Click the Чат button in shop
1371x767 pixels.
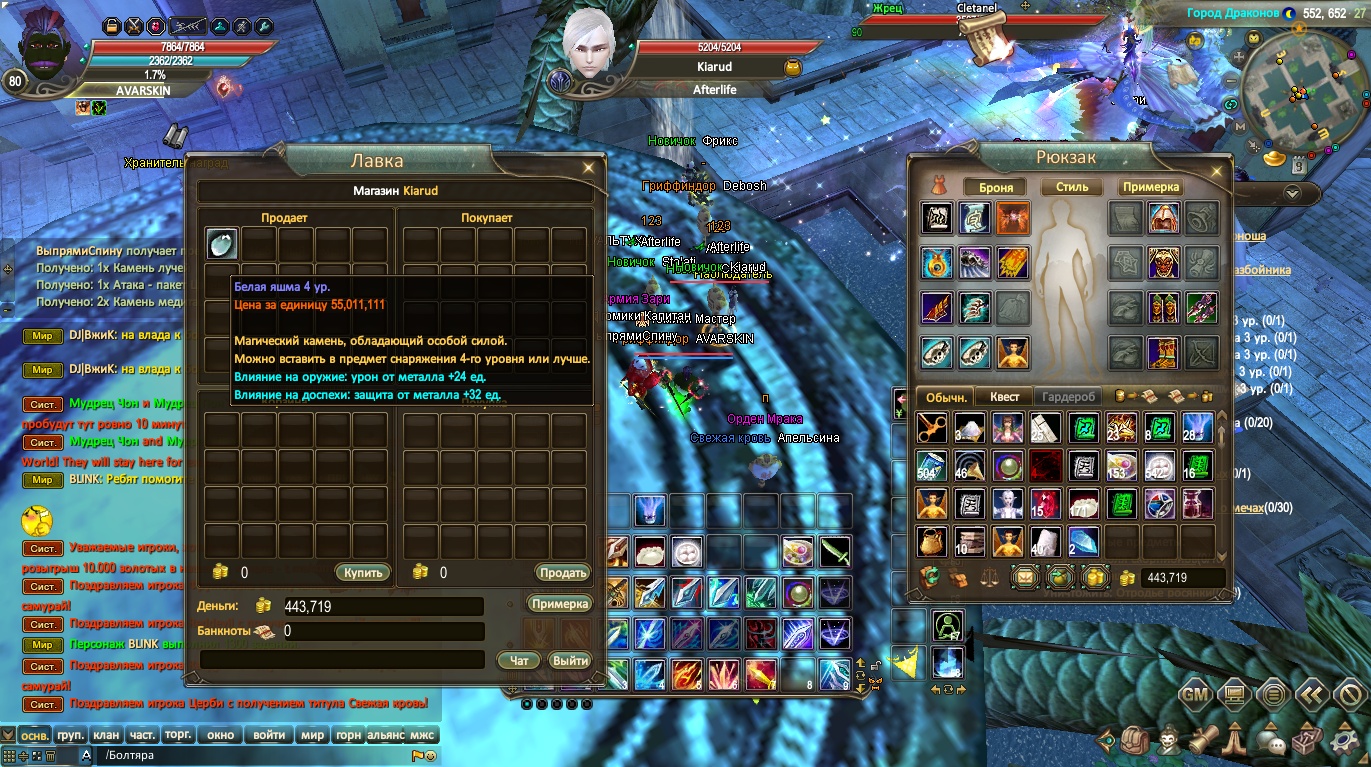[519, 660]
